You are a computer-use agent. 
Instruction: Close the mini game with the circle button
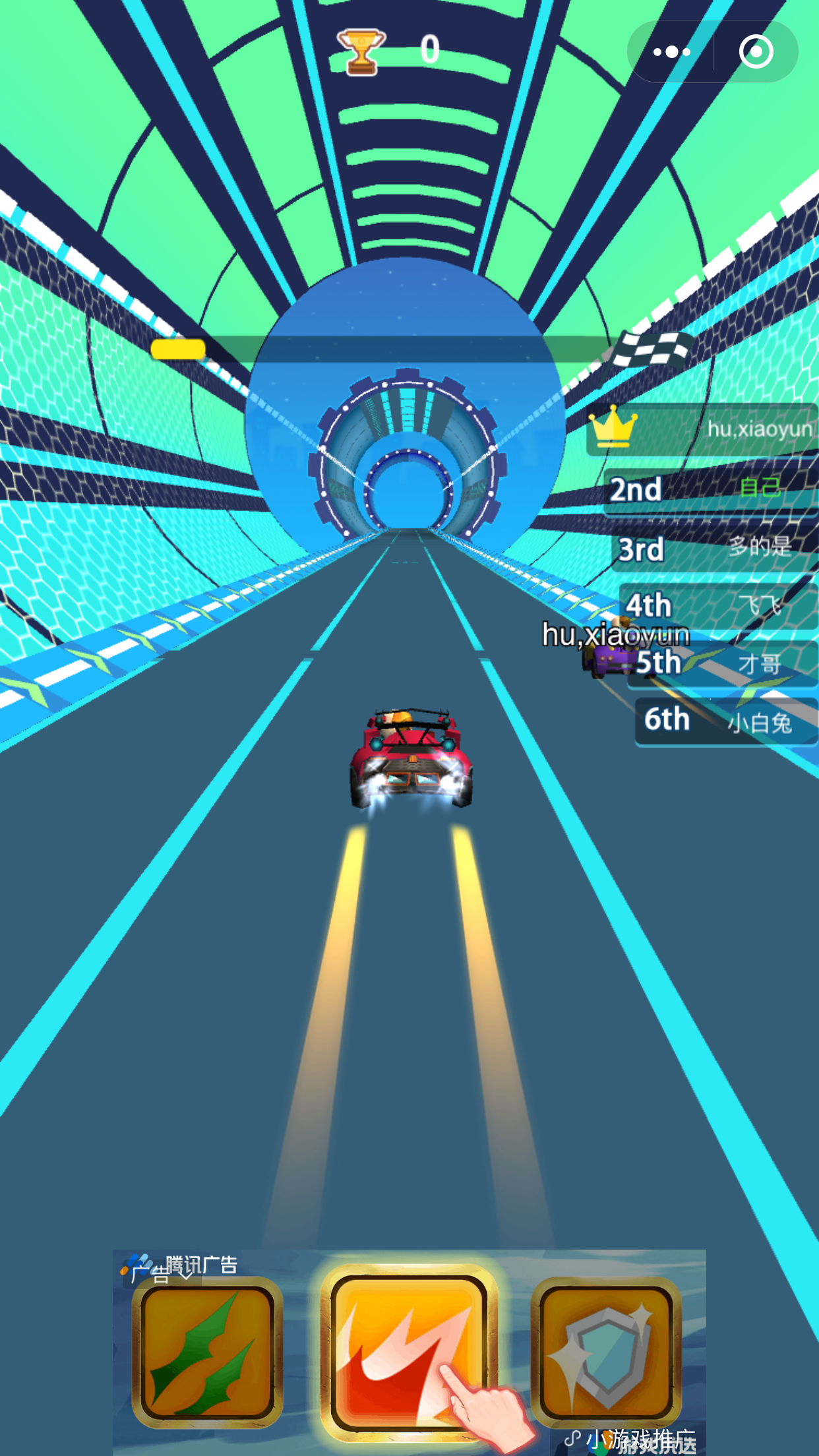[x=756, y=52]
